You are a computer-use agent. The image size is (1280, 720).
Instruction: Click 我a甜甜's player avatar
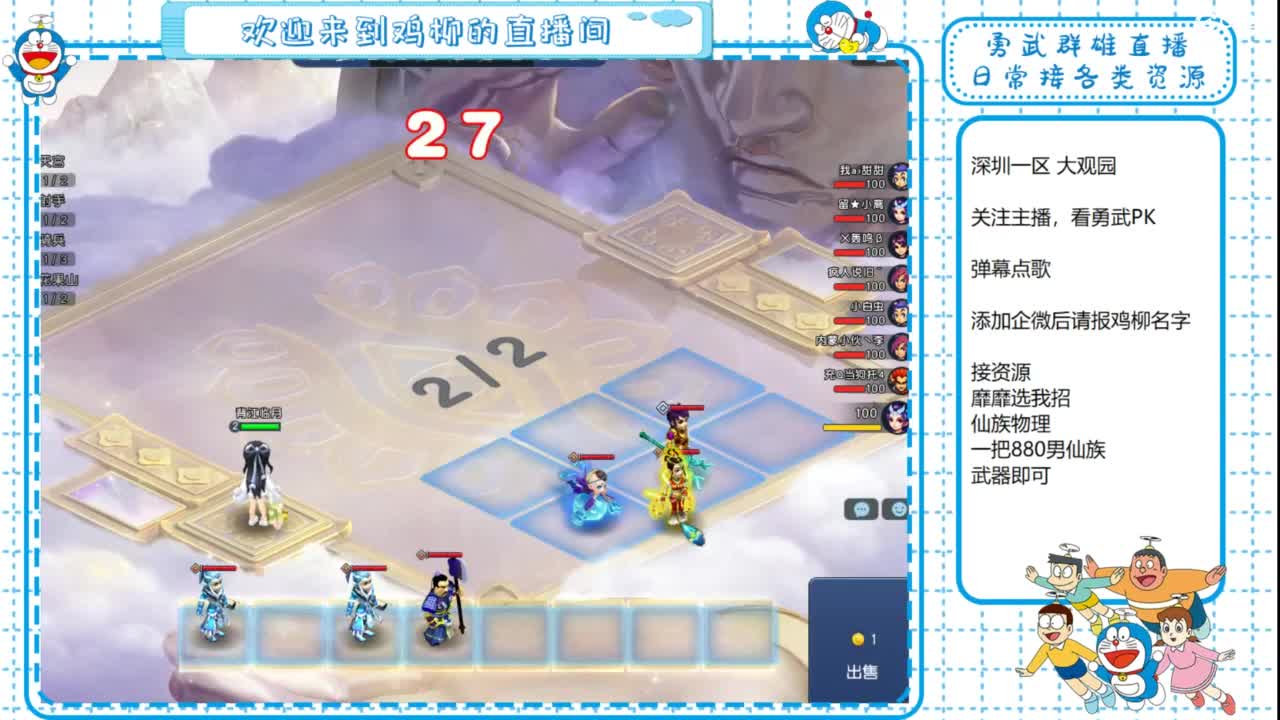click(897, 176)
